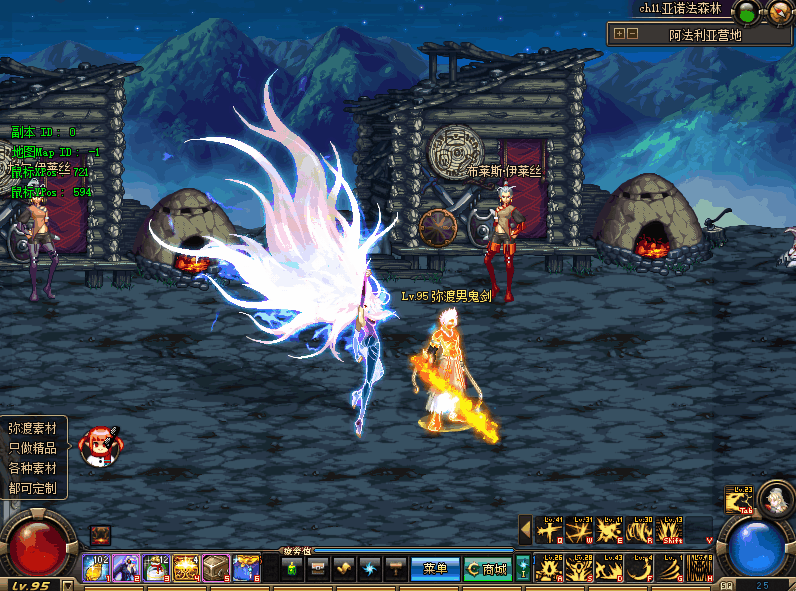Collapse map panel with the minus button
This screenshot has width=796, height=591.
click(633, 33)
